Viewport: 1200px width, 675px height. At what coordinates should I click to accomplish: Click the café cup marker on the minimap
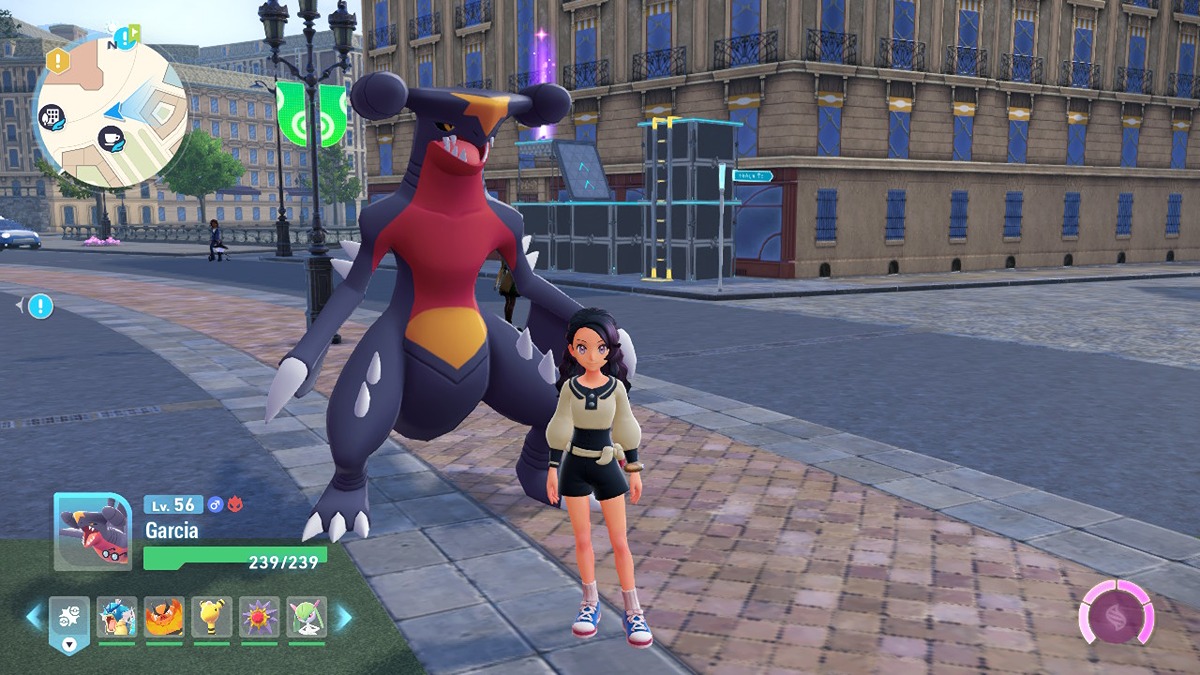(111, 139)
